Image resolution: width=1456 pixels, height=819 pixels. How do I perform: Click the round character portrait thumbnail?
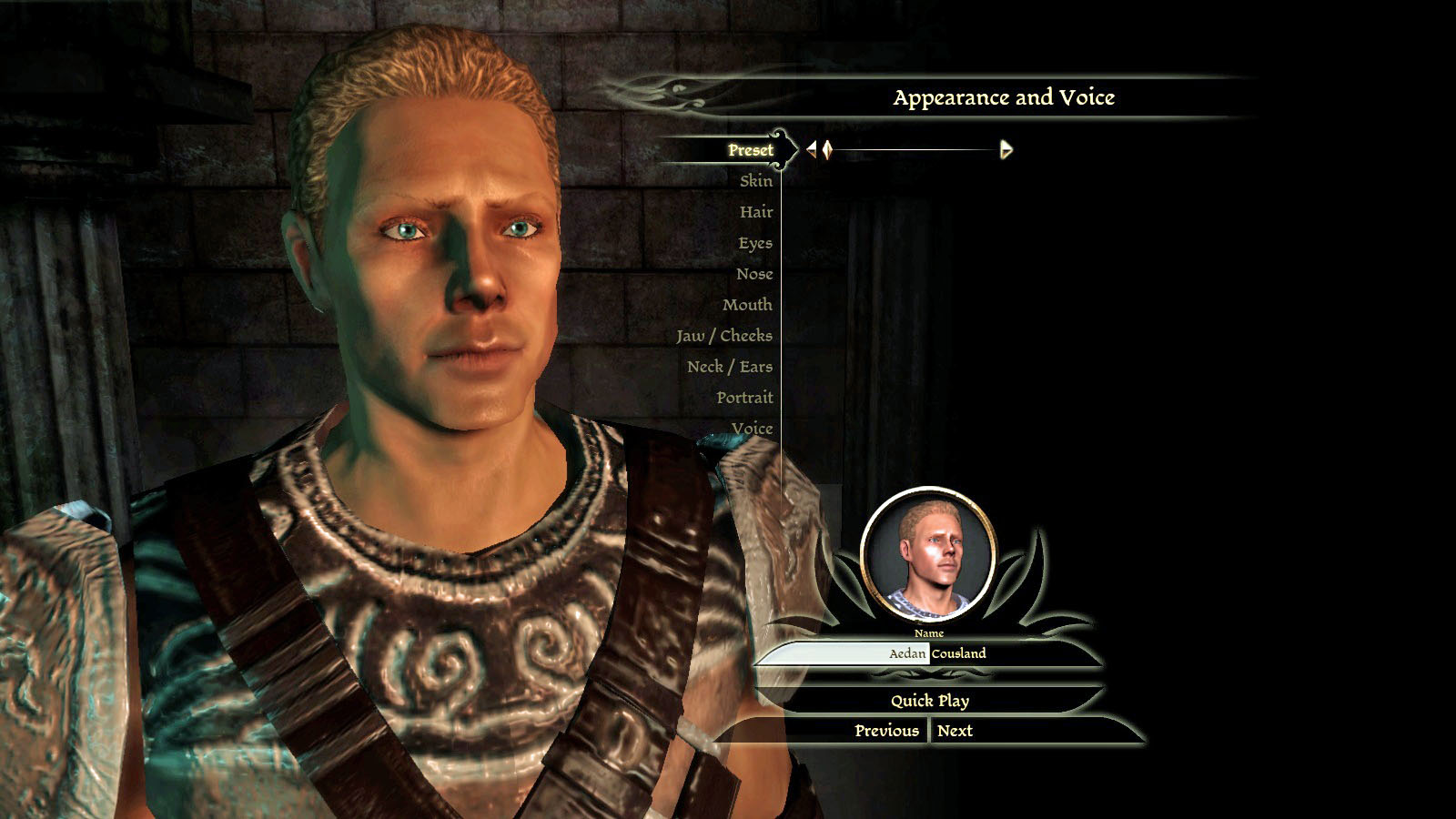pos(927,554)
